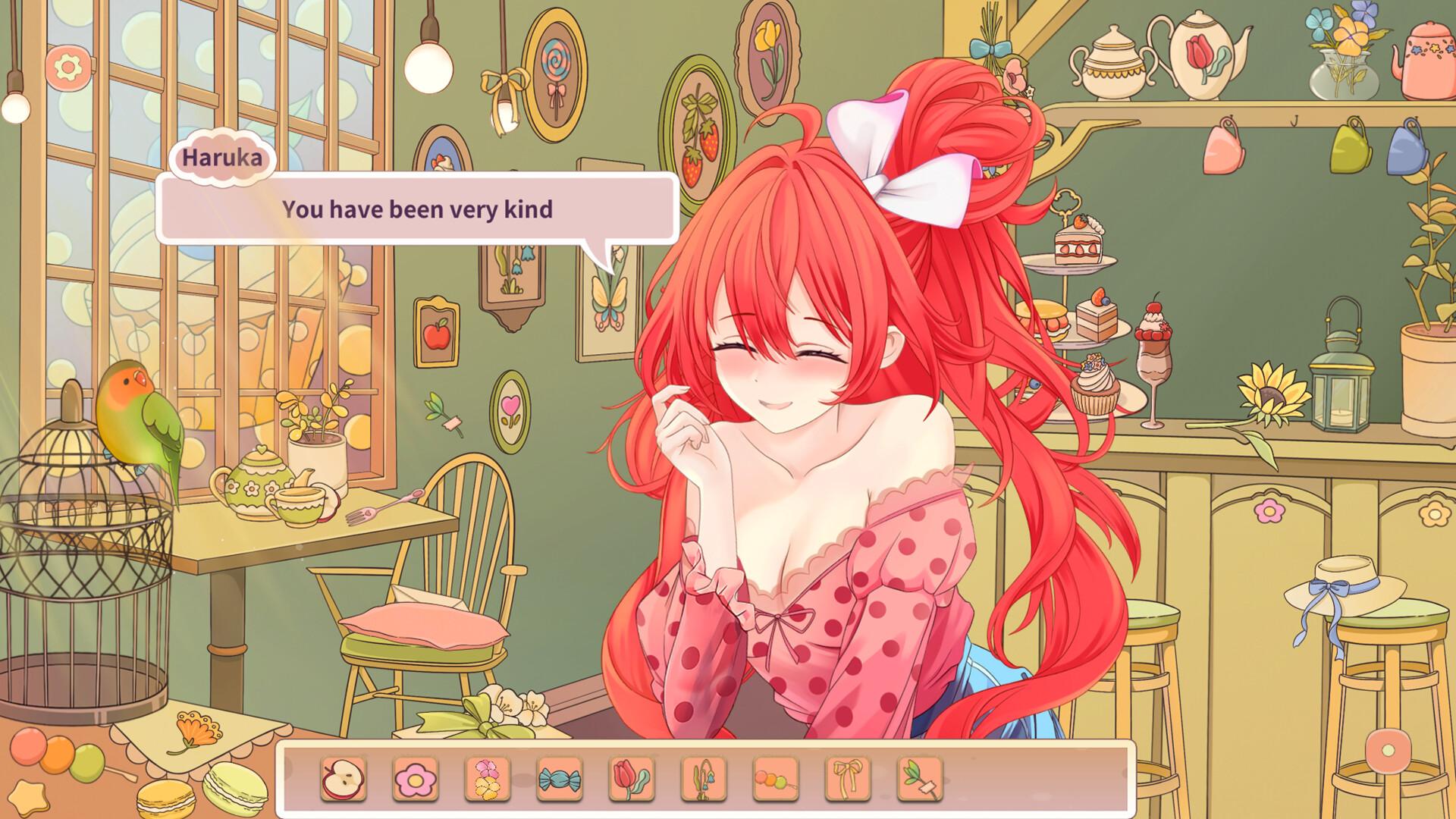This screenshot has height=819, width=1456.
Task: Select the yellow ribbon bow icon
Action: (846, 778)
